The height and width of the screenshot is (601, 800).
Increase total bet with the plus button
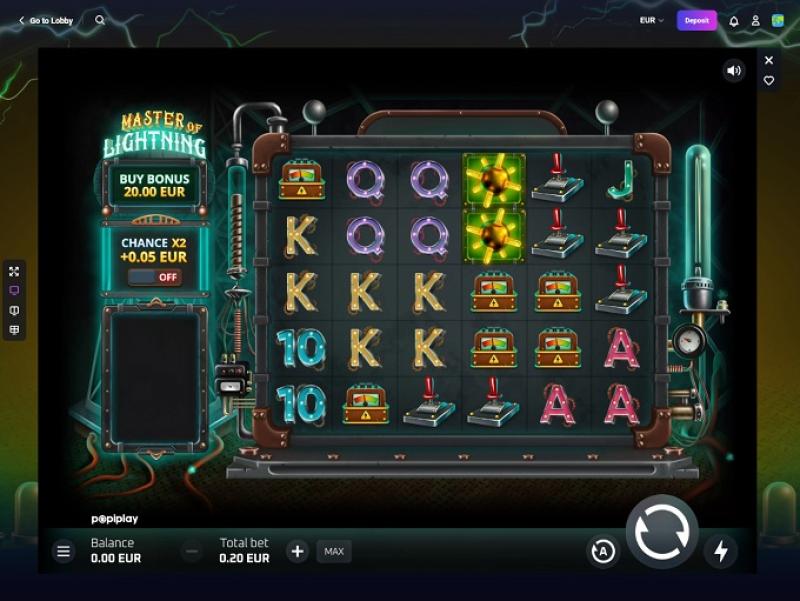(297, 551)
